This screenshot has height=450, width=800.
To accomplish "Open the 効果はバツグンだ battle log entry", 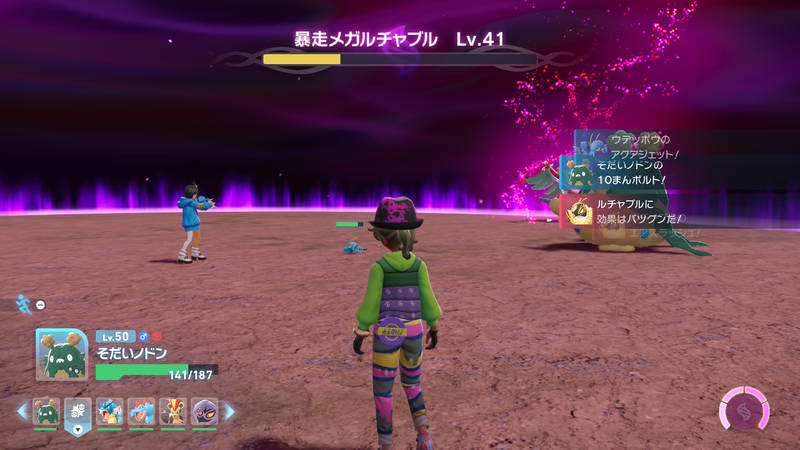I will tap(625, 212).
